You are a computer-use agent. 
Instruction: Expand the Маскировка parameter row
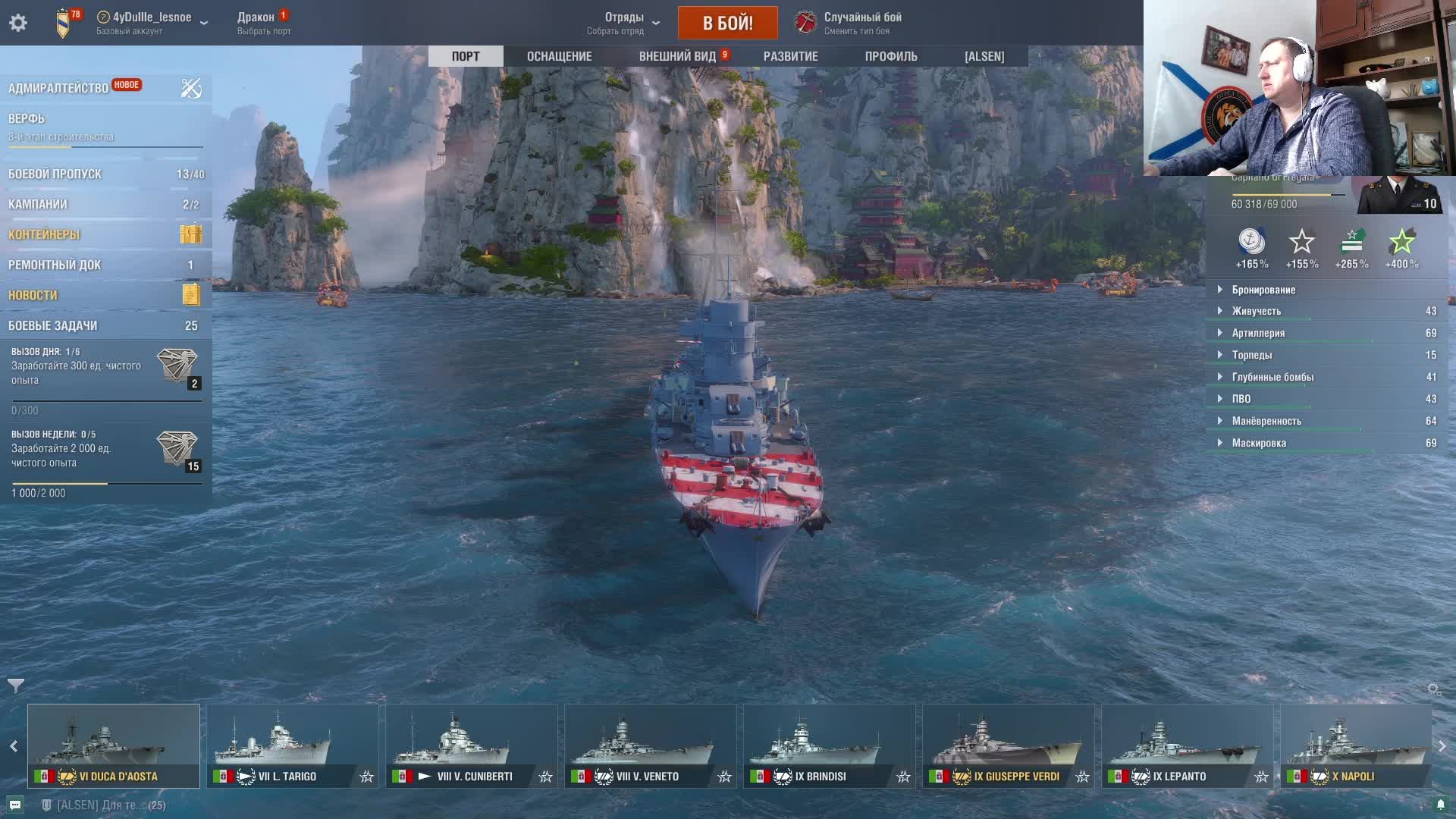(1259, 443)
